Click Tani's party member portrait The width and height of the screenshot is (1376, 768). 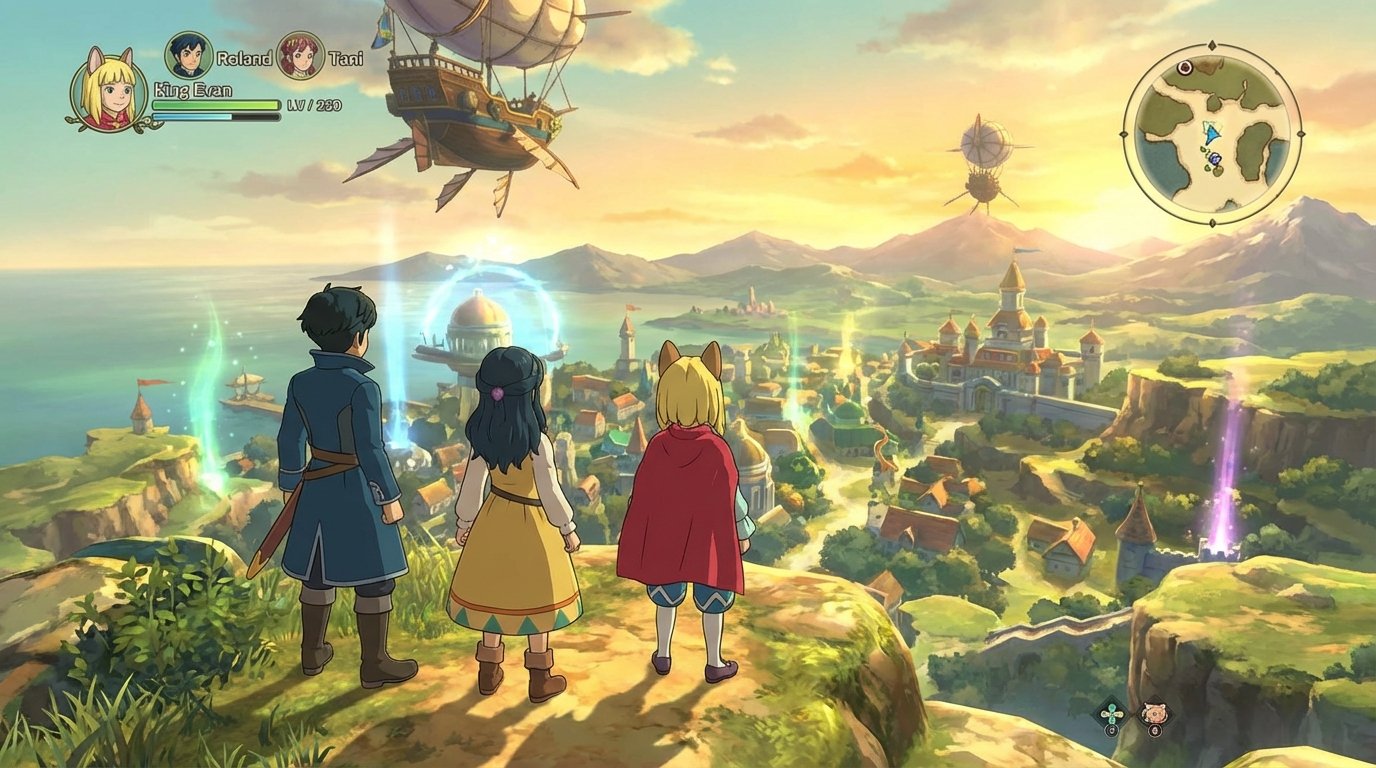[302, 58]
